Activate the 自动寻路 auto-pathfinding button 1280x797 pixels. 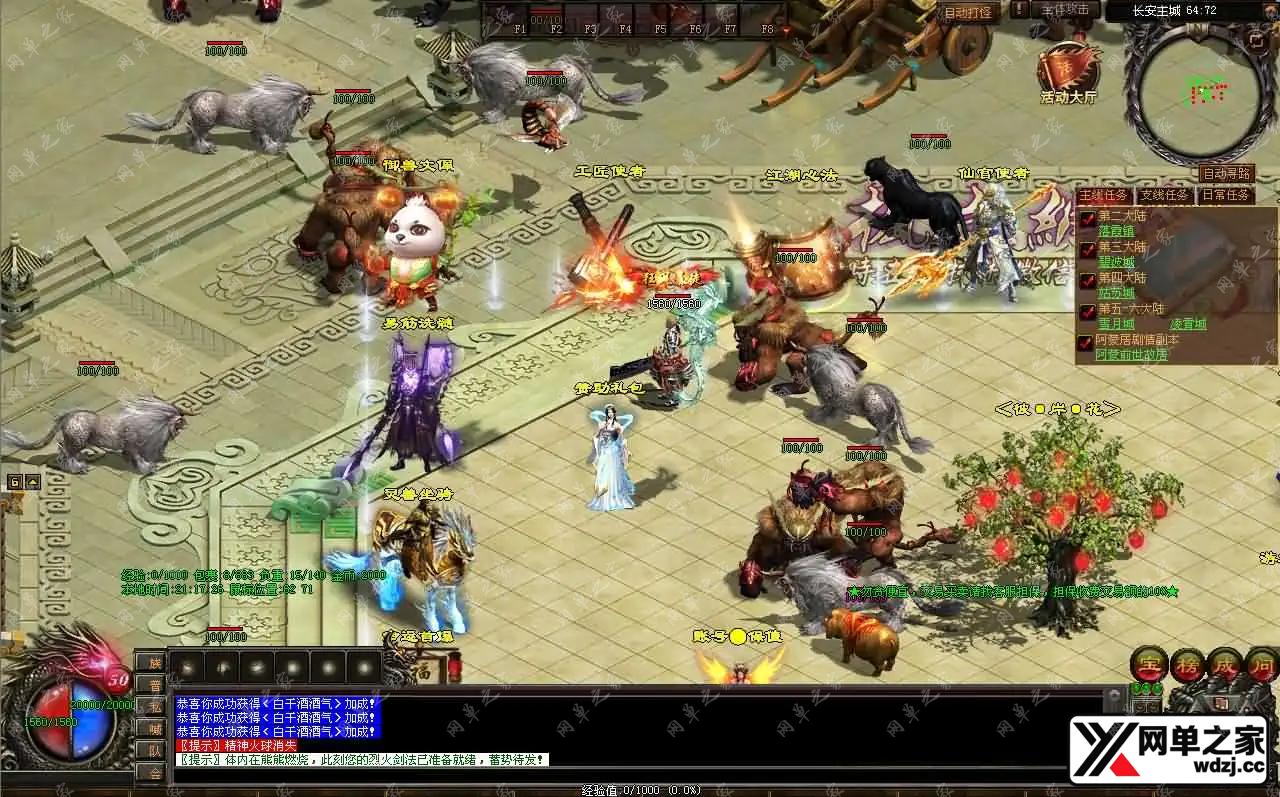pyautogui.click(x=1225, y=174)
